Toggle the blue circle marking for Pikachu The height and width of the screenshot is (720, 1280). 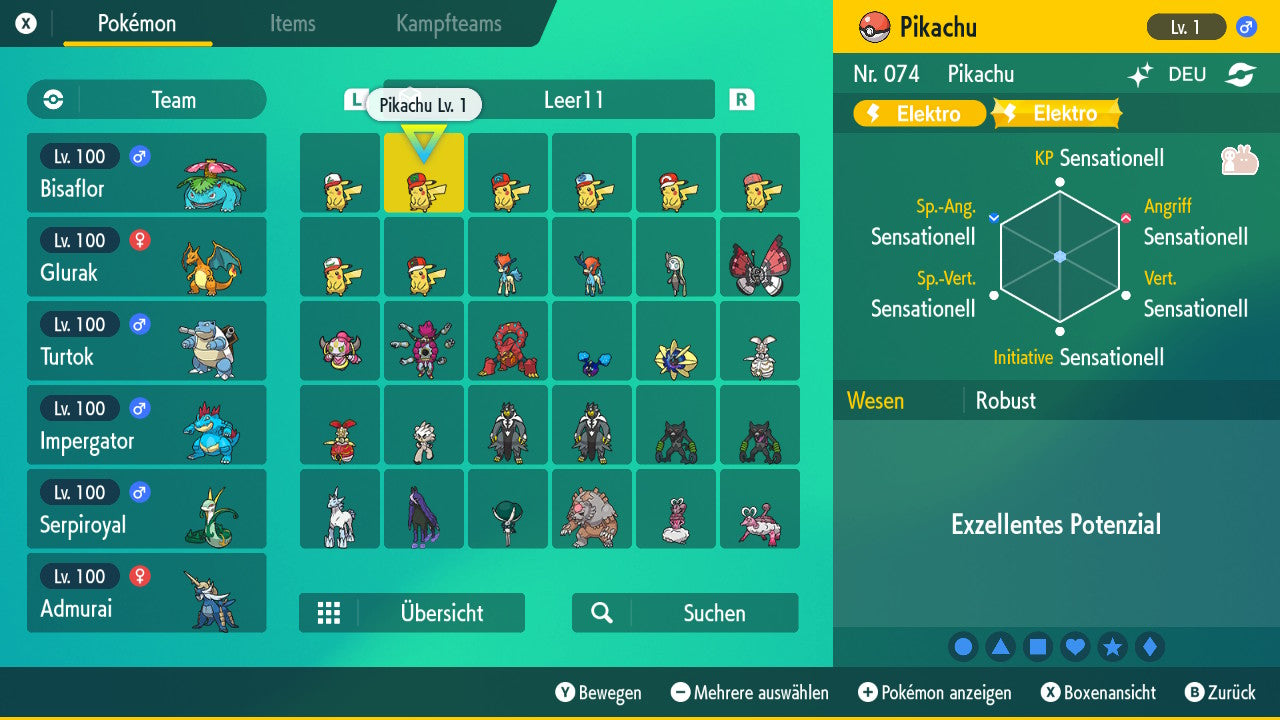(x=963, y=646)
